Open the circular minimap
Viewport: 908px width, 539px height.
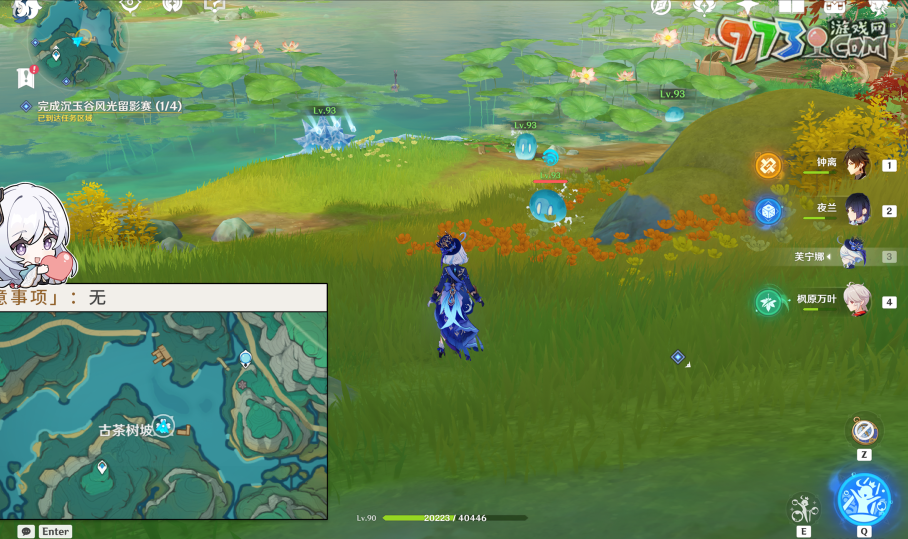[77, 40]
